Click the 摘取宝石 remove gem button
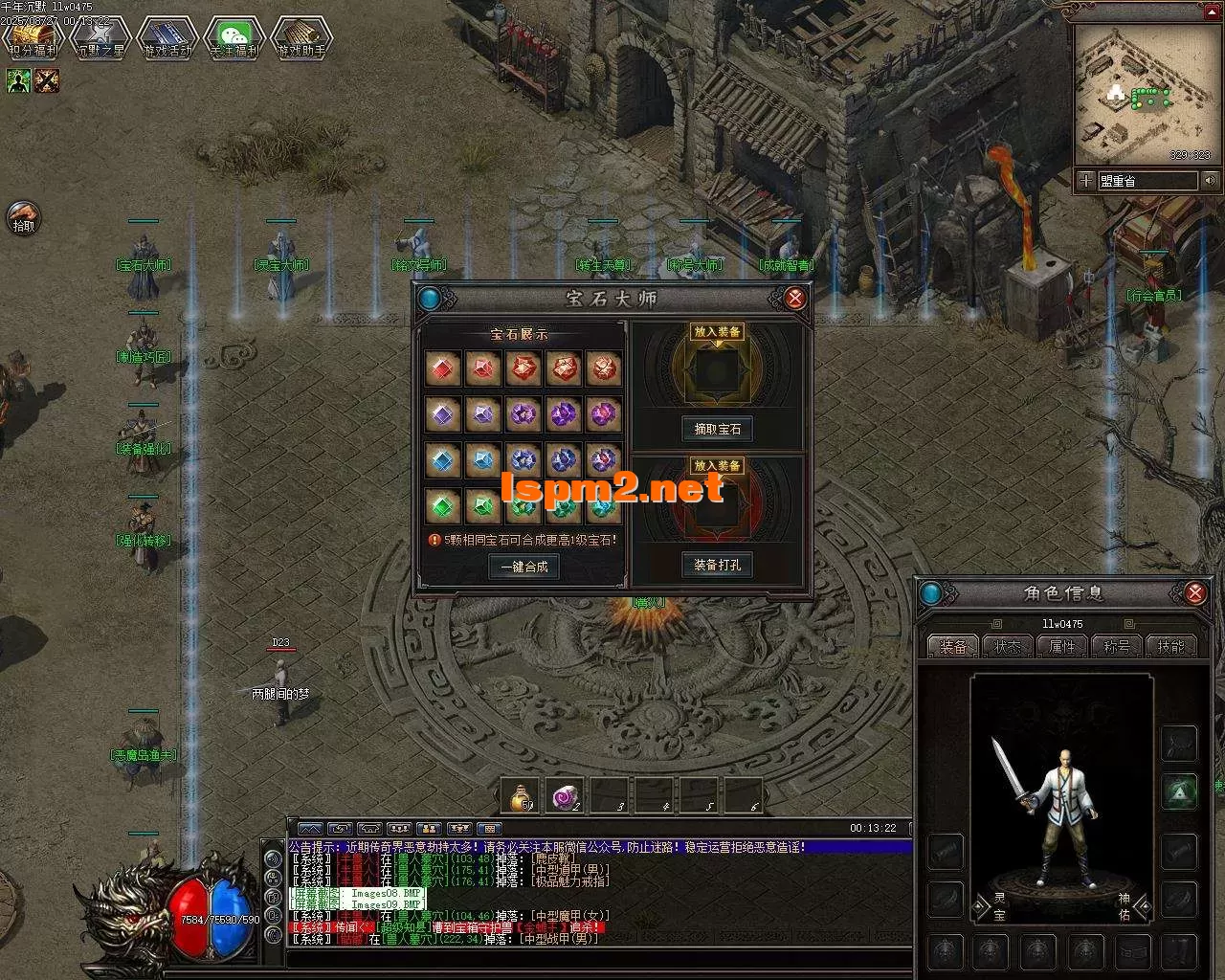 pyautogui.click(x=717, y=430)
